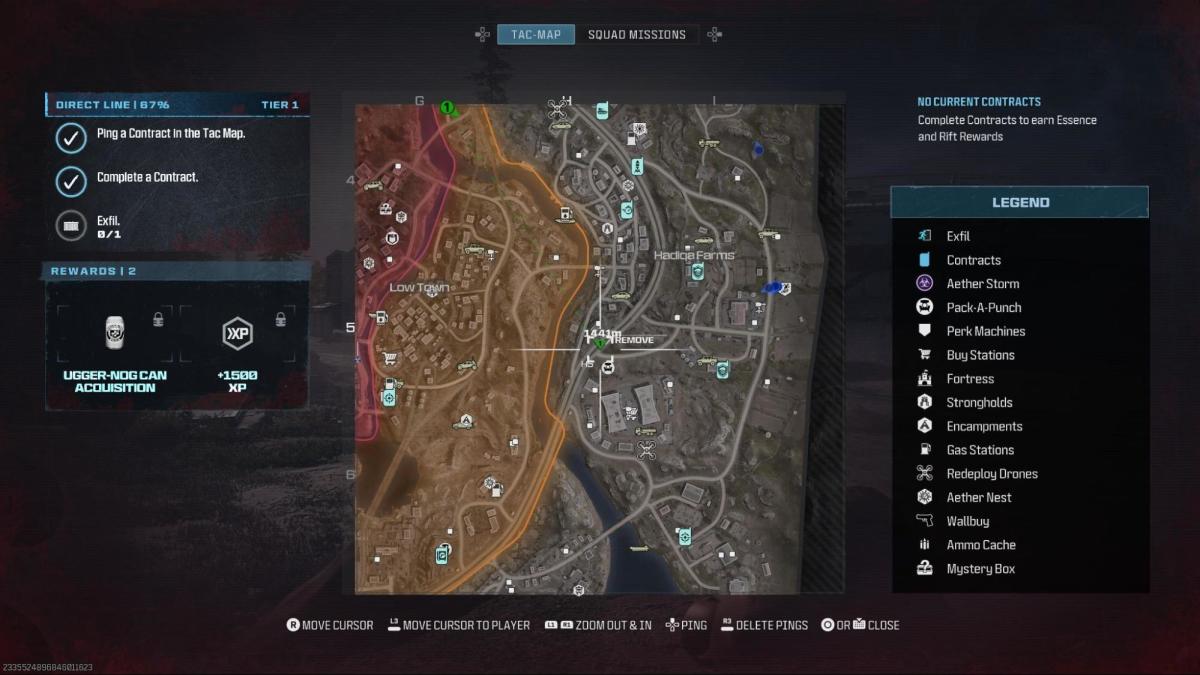Select Pack-A-Punch in the legend
1200x675 pixels.
coord(983,308)
